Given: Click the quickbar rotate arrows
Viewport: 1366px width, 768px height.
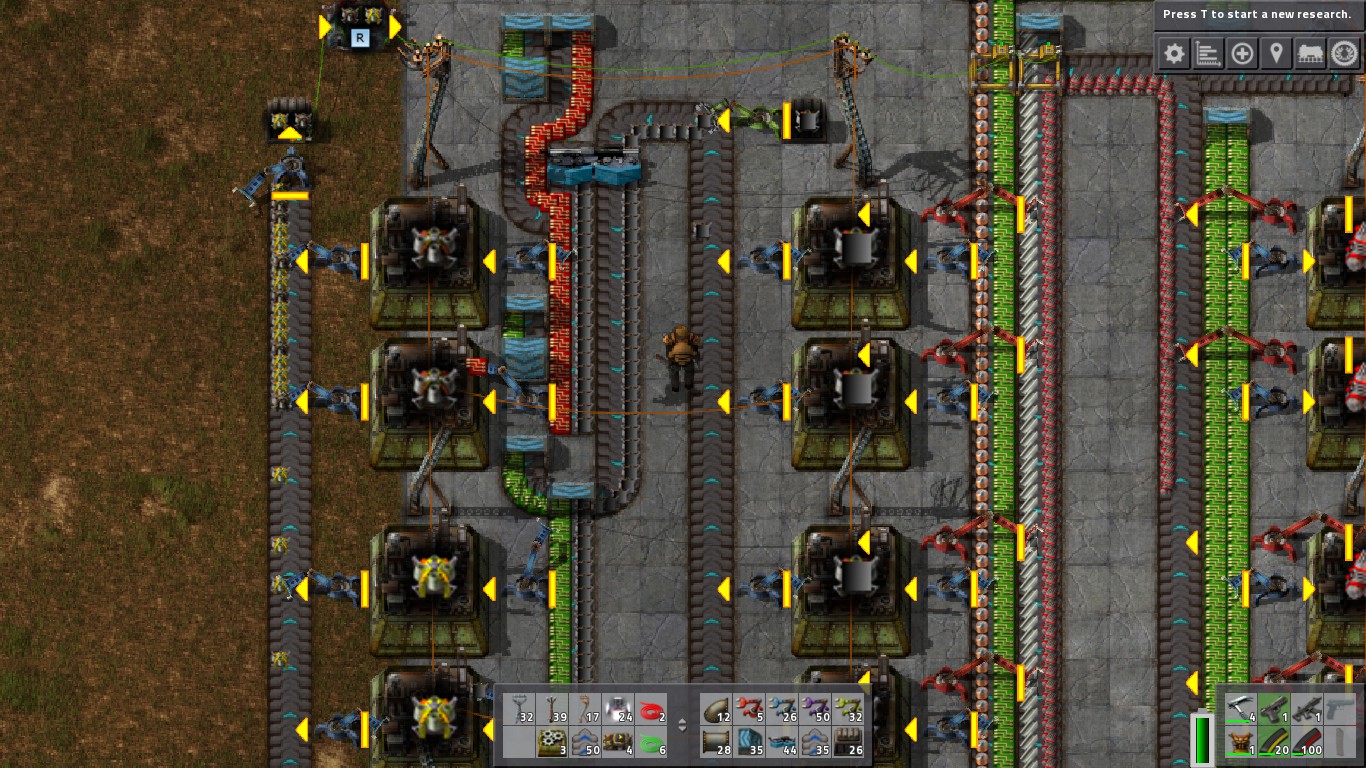Looking at the screenshot, I should pos(684,726).
